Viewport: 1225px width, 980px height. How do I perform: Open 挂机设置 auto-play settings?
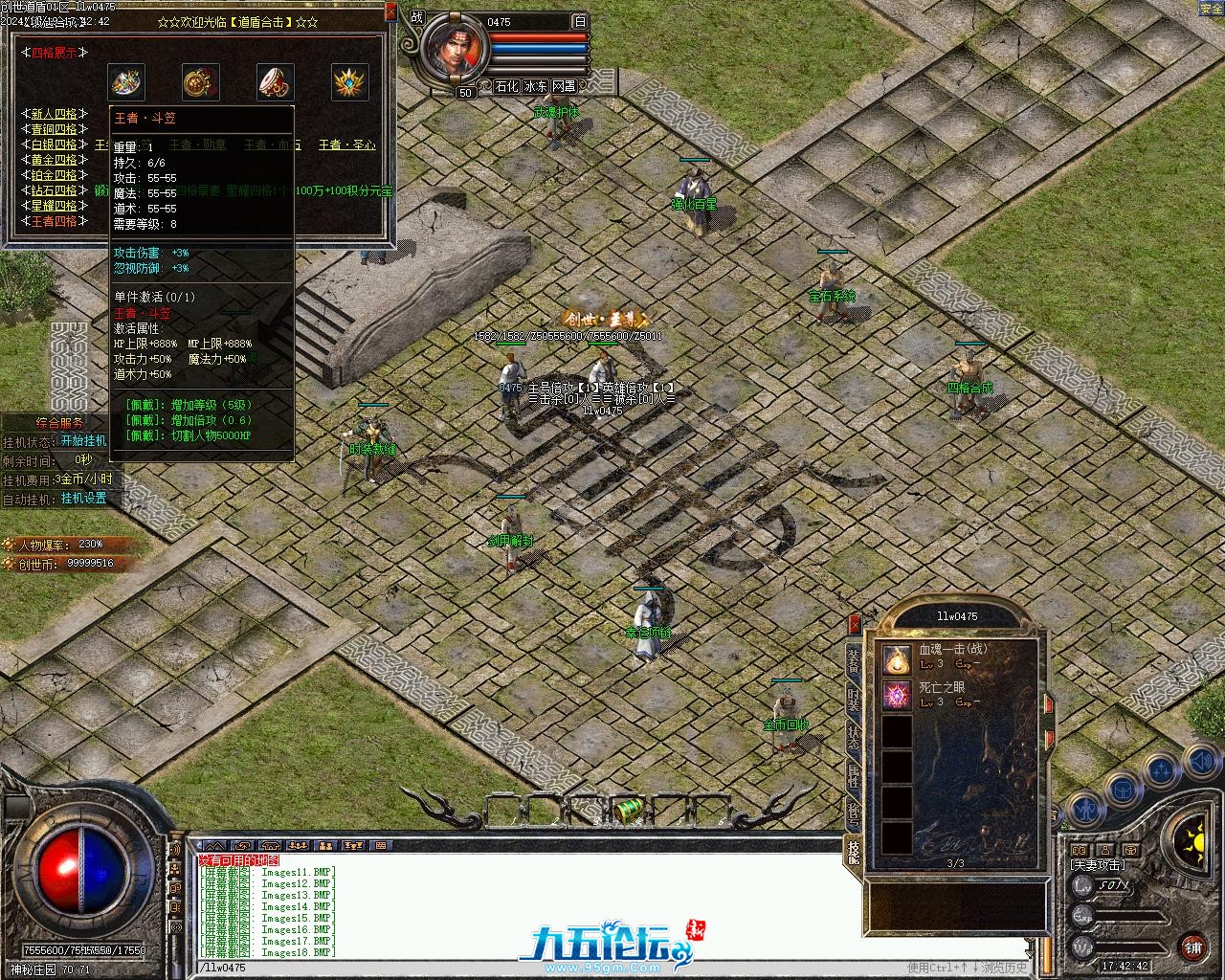83,499
